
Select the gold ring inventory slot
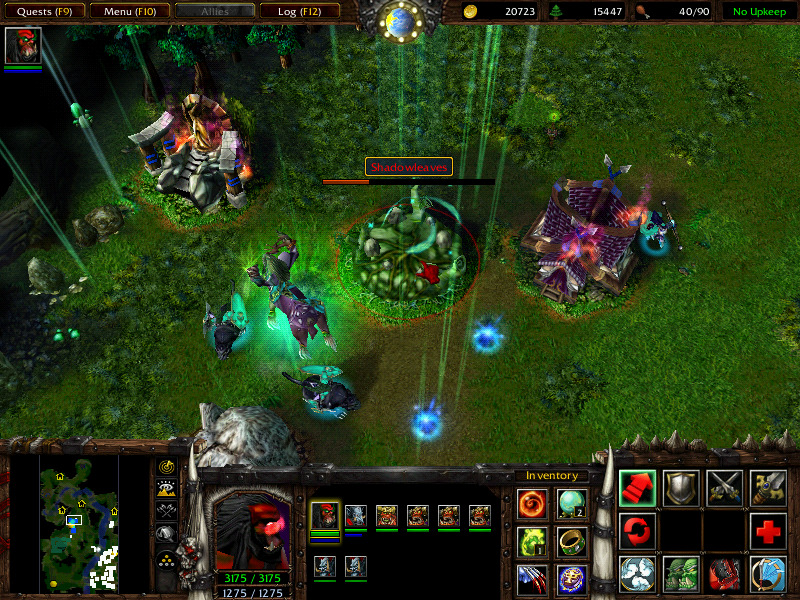(571, 541)
